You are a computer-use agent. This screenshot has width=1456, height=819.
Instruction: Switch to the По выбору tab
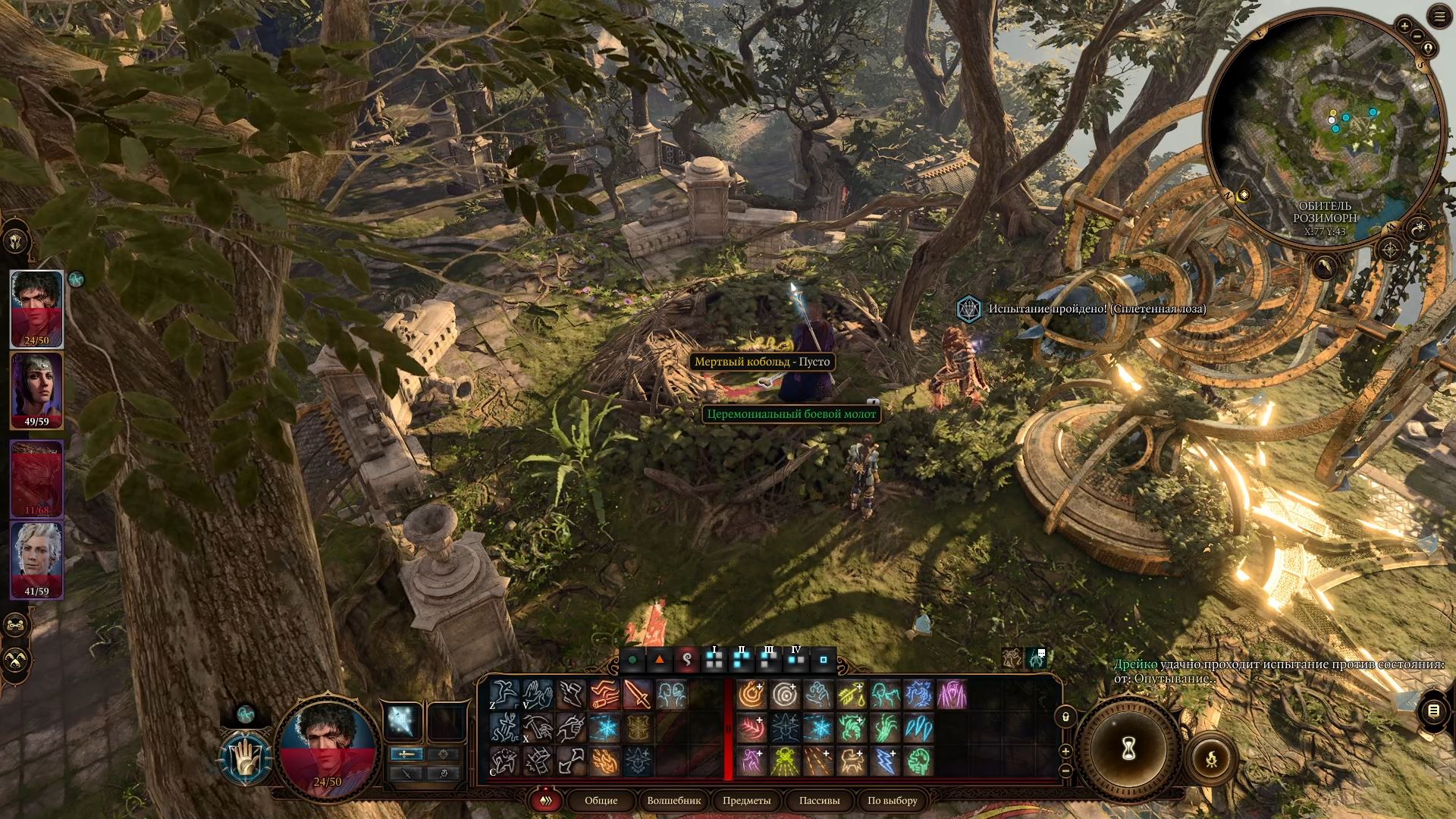point(892,800)
